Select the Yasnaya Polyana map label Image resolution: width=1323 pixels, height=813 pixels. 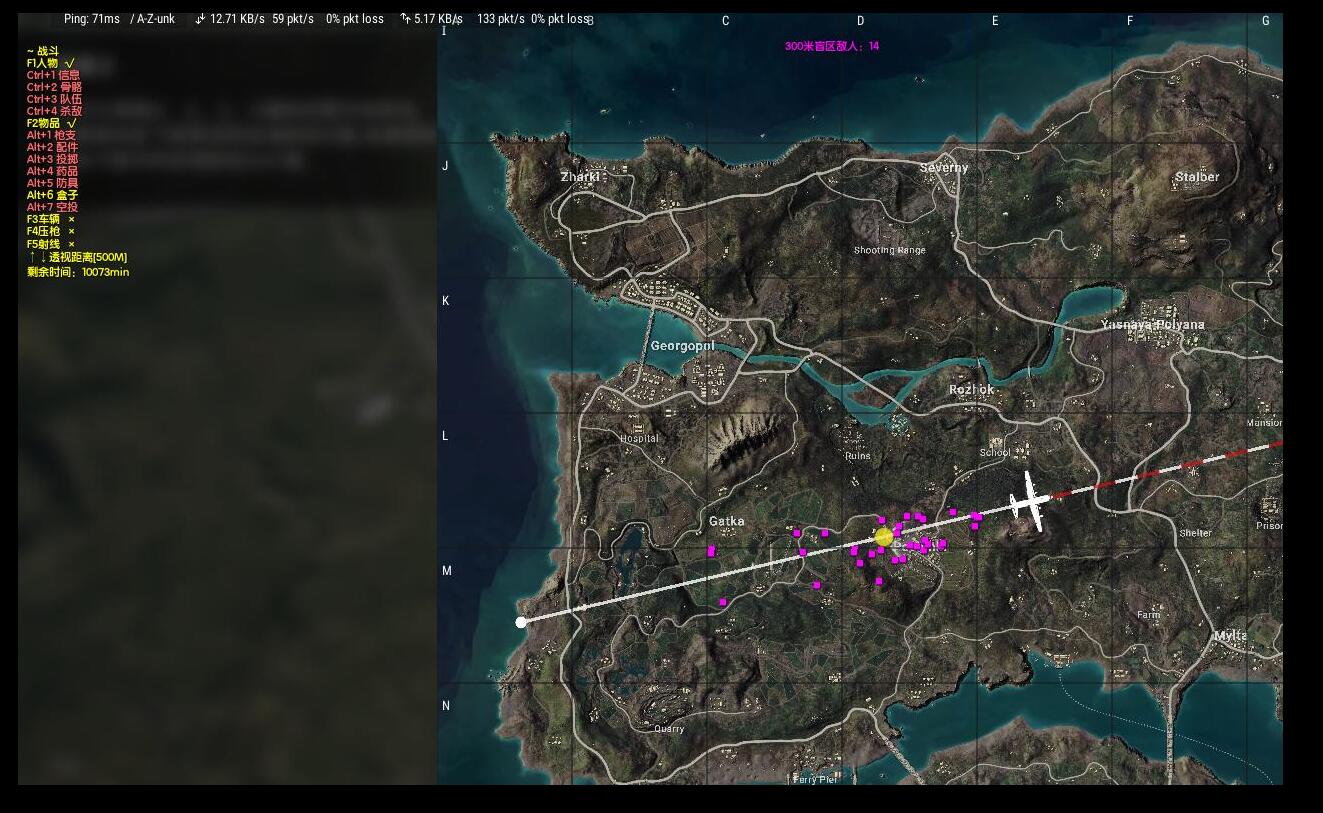pyautogui.click(x=1152, y=324)
